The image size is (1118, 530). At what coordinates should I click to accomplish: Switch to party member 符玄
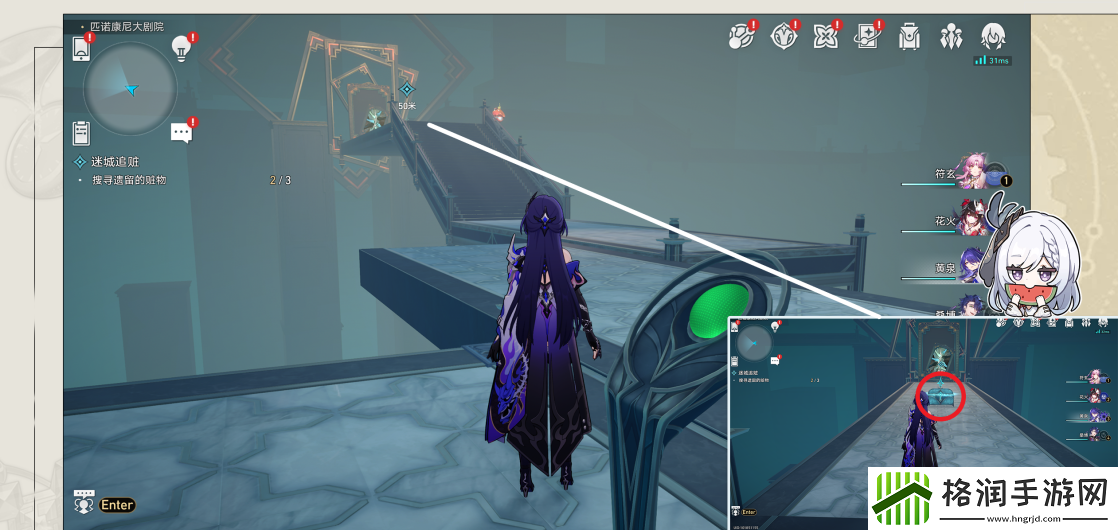pyautogui.click(x=973, y=172)
